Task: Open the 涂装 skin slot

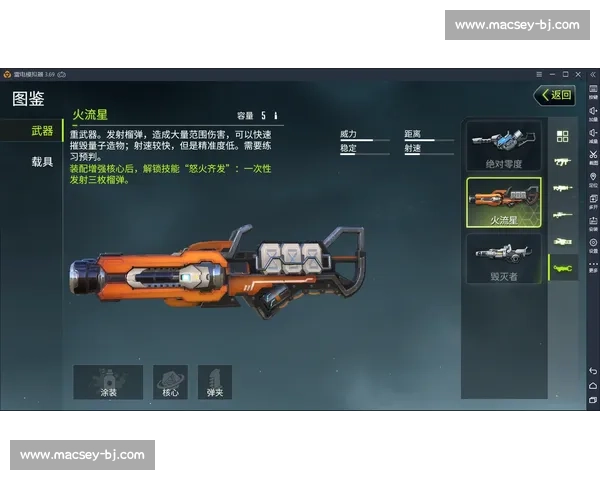Action: [x=108, y=382]
